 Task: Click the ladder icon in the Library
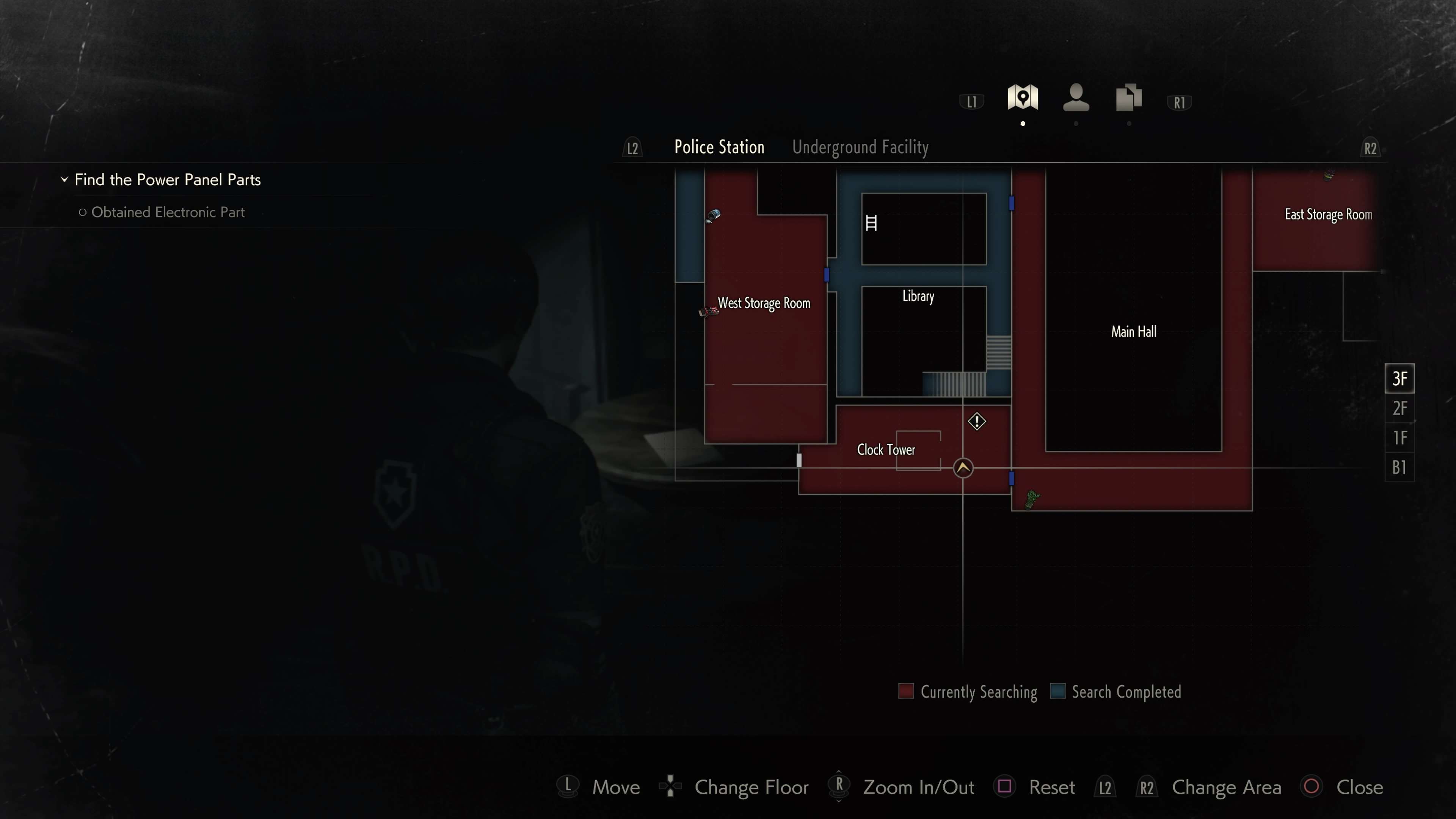tap(871, 223)
